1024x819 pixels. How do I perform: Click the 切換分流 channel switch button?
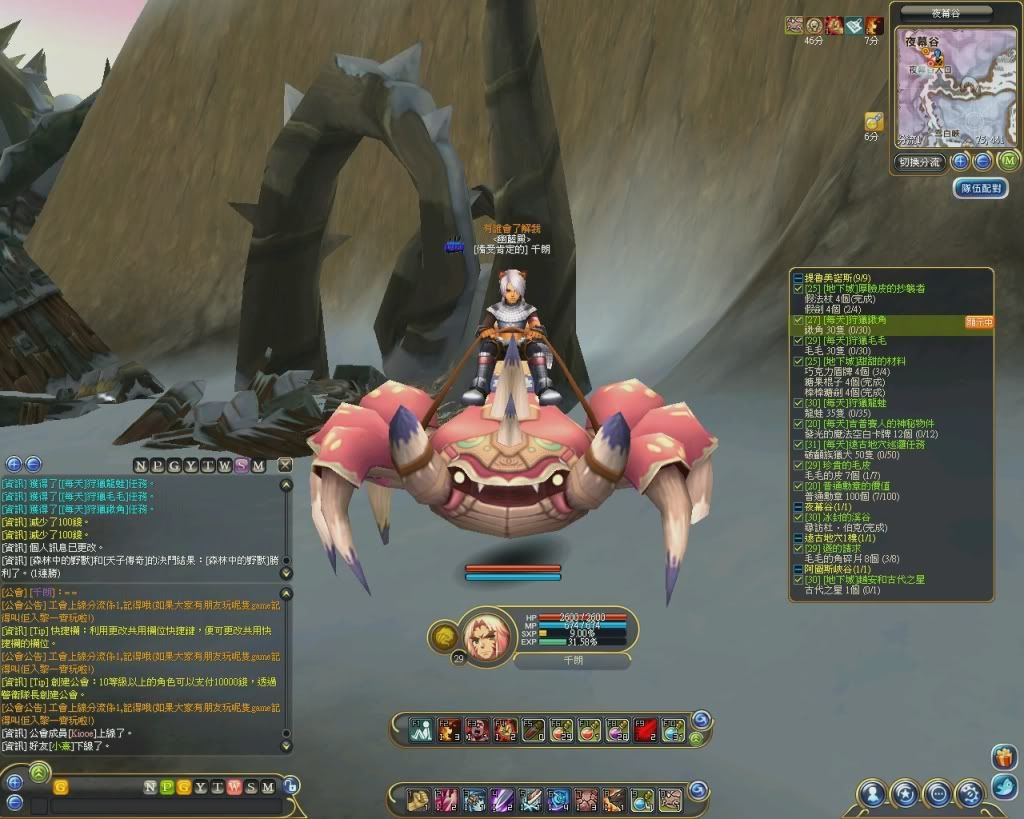tap(920, 162)
